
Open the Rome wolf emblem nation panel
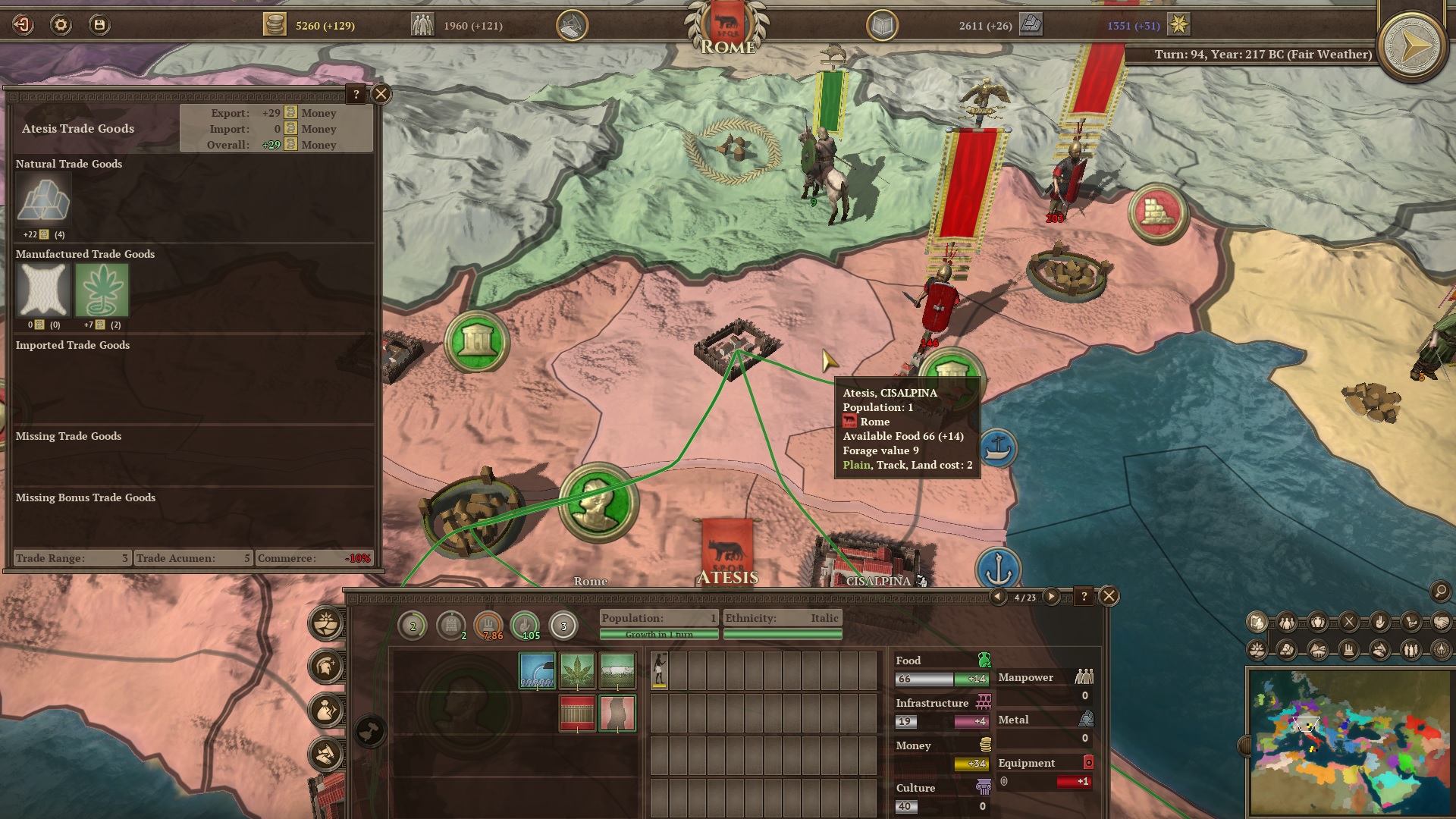(x=726, y=27)
